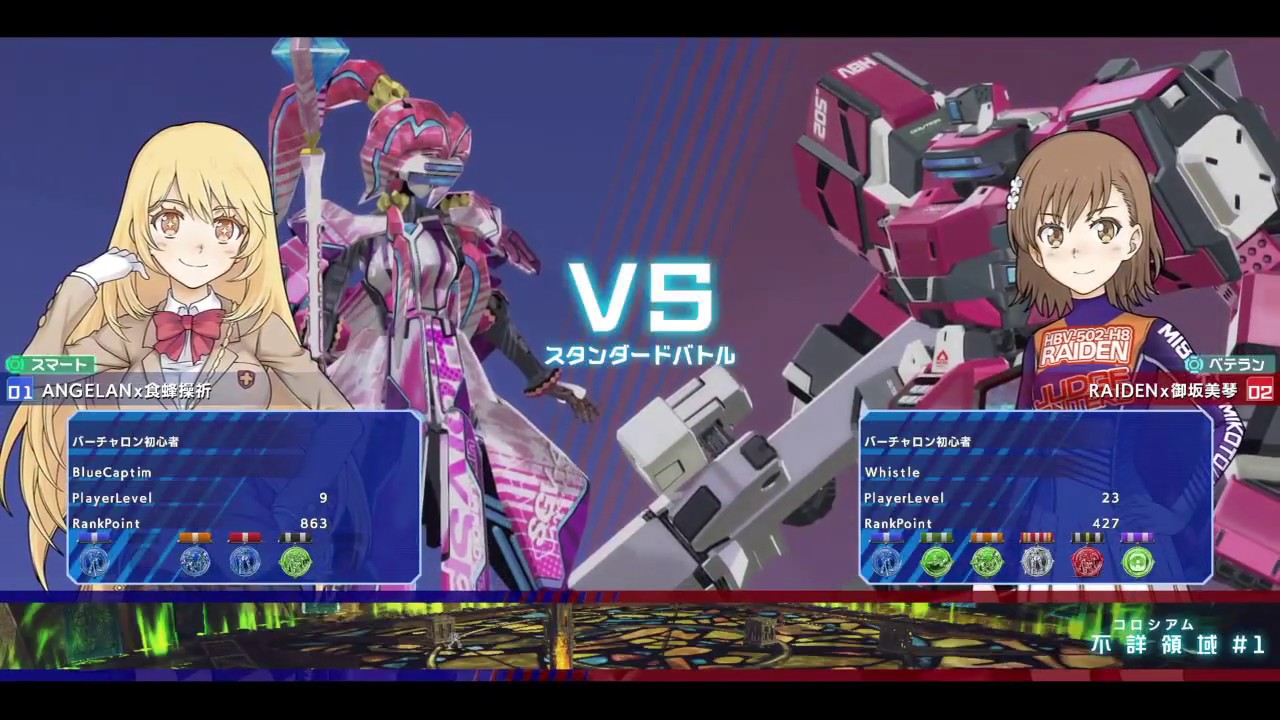The width and height of the screenshot is (1280, 720).
Task: Open the D2 player slot panel
Action: coord(1262,392)
